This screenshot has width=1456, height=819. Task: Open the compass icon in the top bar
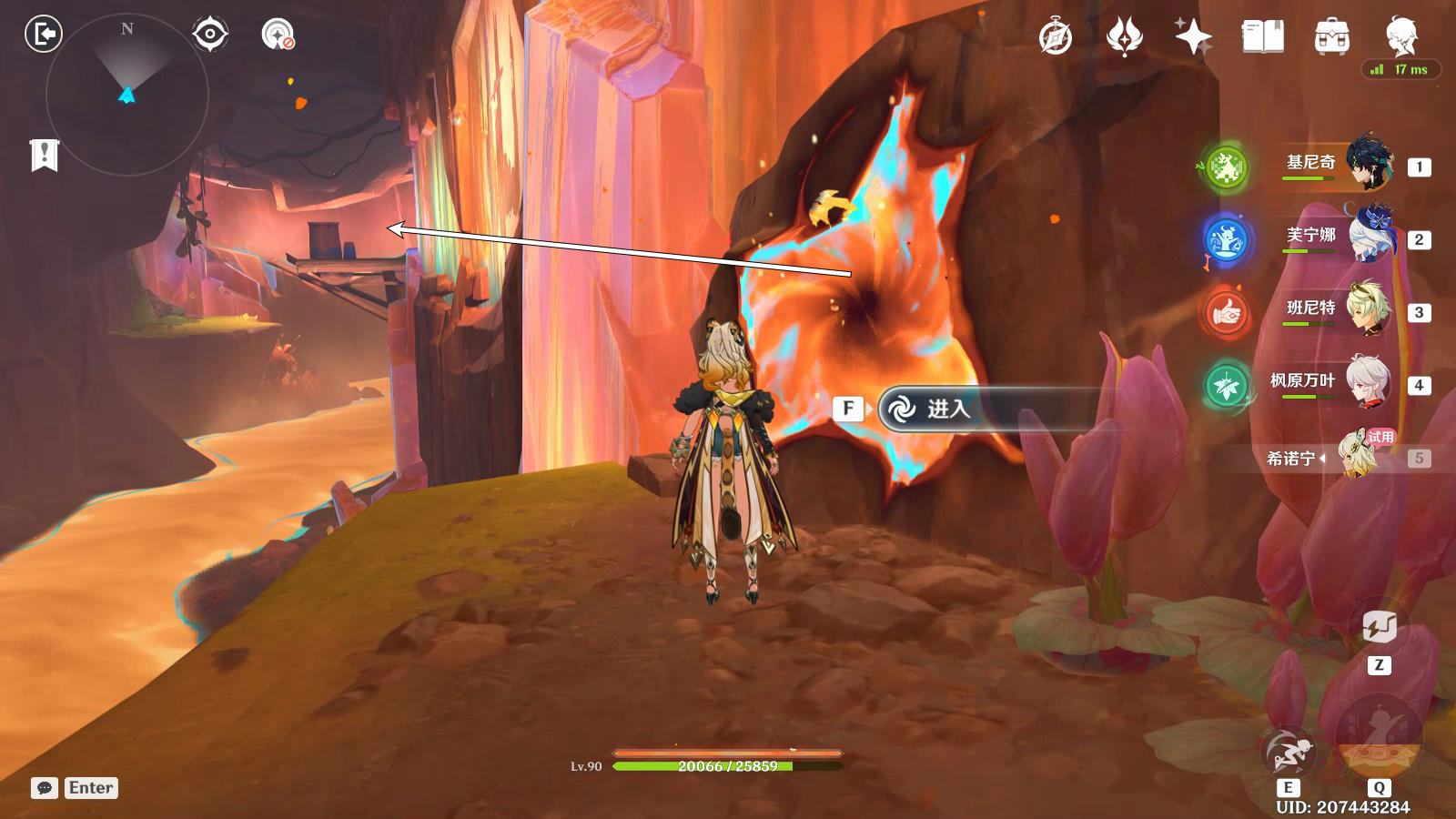(x=1056, y=37)
